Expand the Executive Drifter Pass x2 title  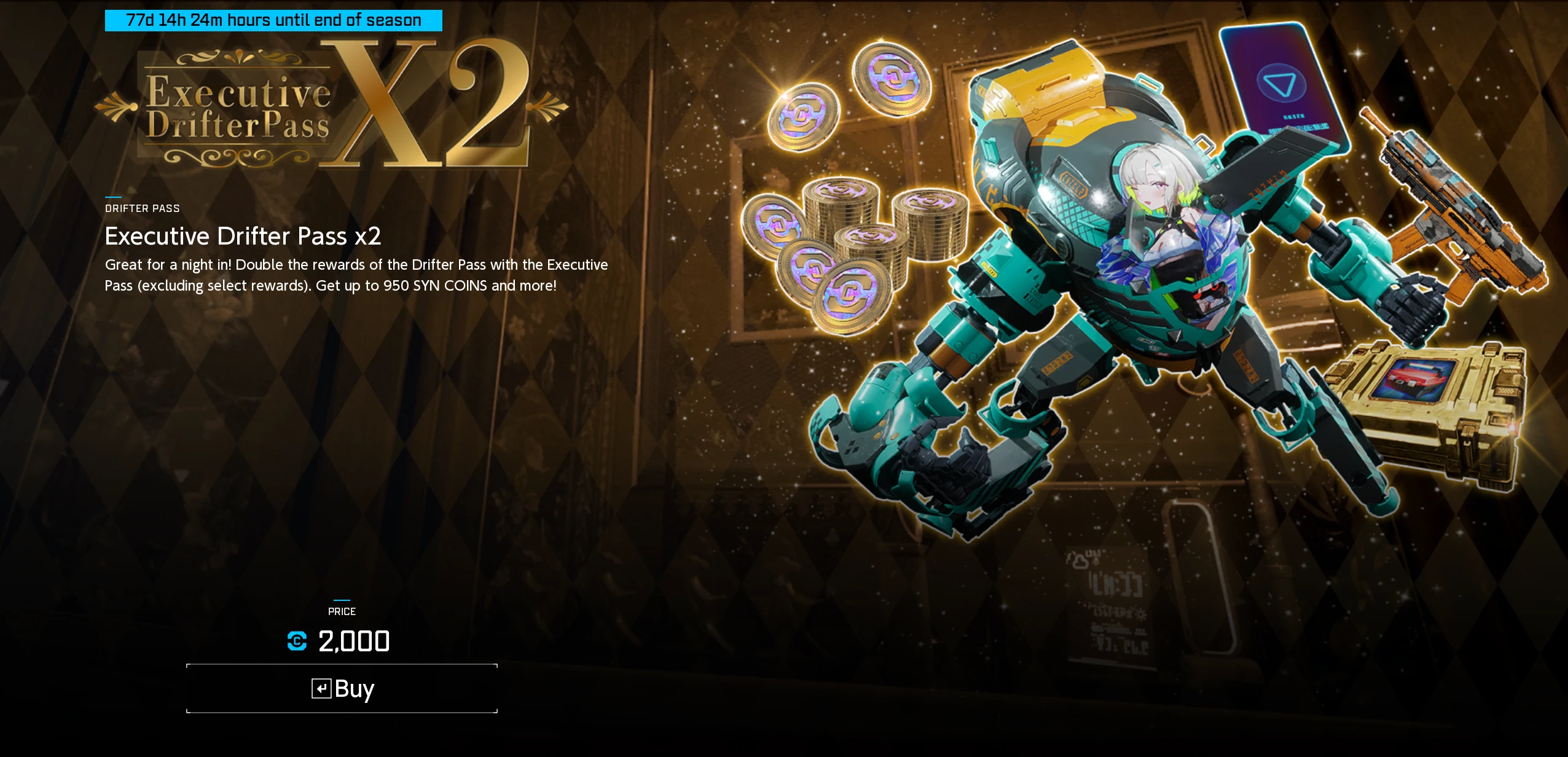pos(244,236)
